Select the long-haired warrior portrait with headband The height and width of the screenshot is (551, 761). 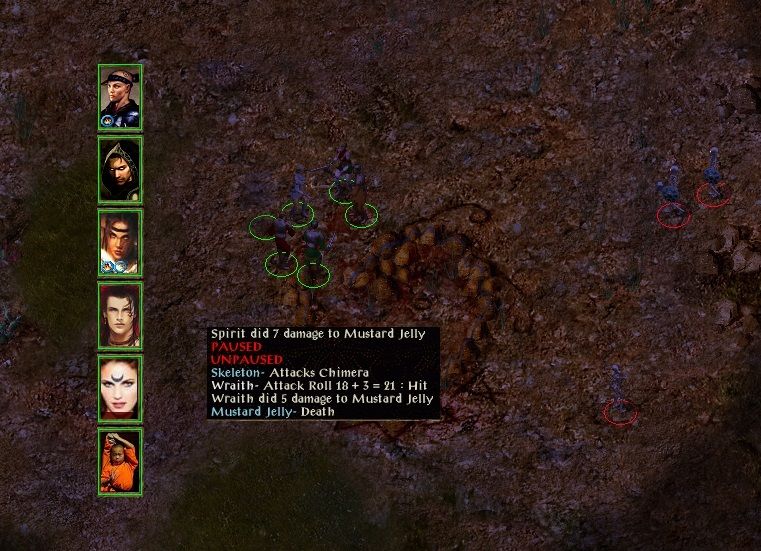pos(120,243)
